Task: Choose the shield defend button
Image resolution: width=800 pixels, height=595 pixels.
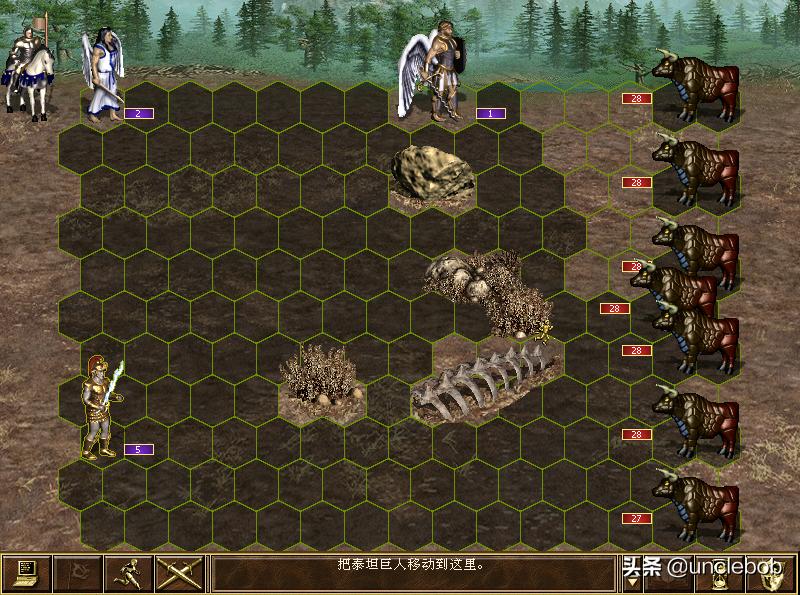Action: point(773,576)
